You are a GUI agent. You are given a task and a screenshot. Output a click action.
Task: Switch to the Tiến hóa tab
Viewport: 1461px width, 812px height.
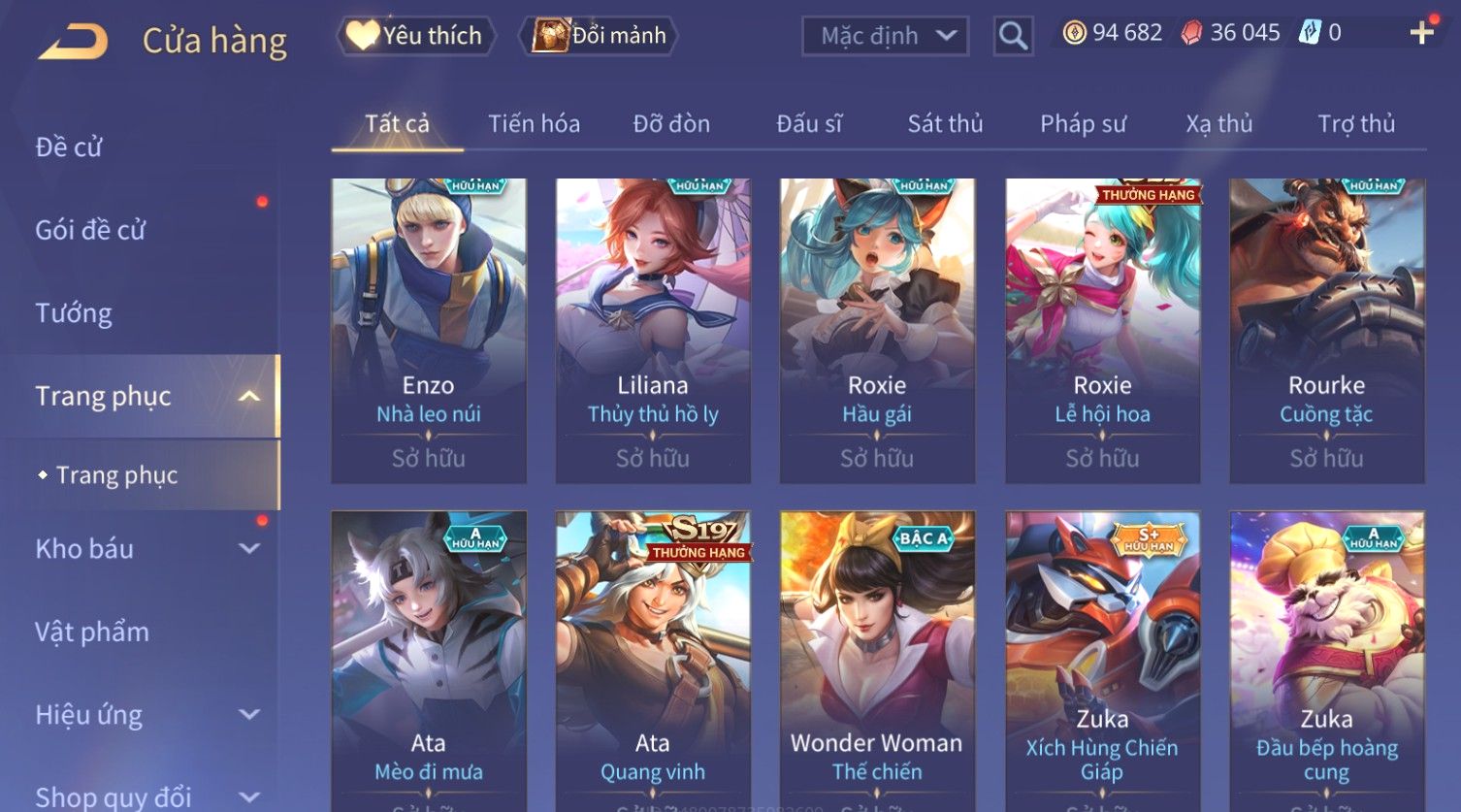(534, 124)
